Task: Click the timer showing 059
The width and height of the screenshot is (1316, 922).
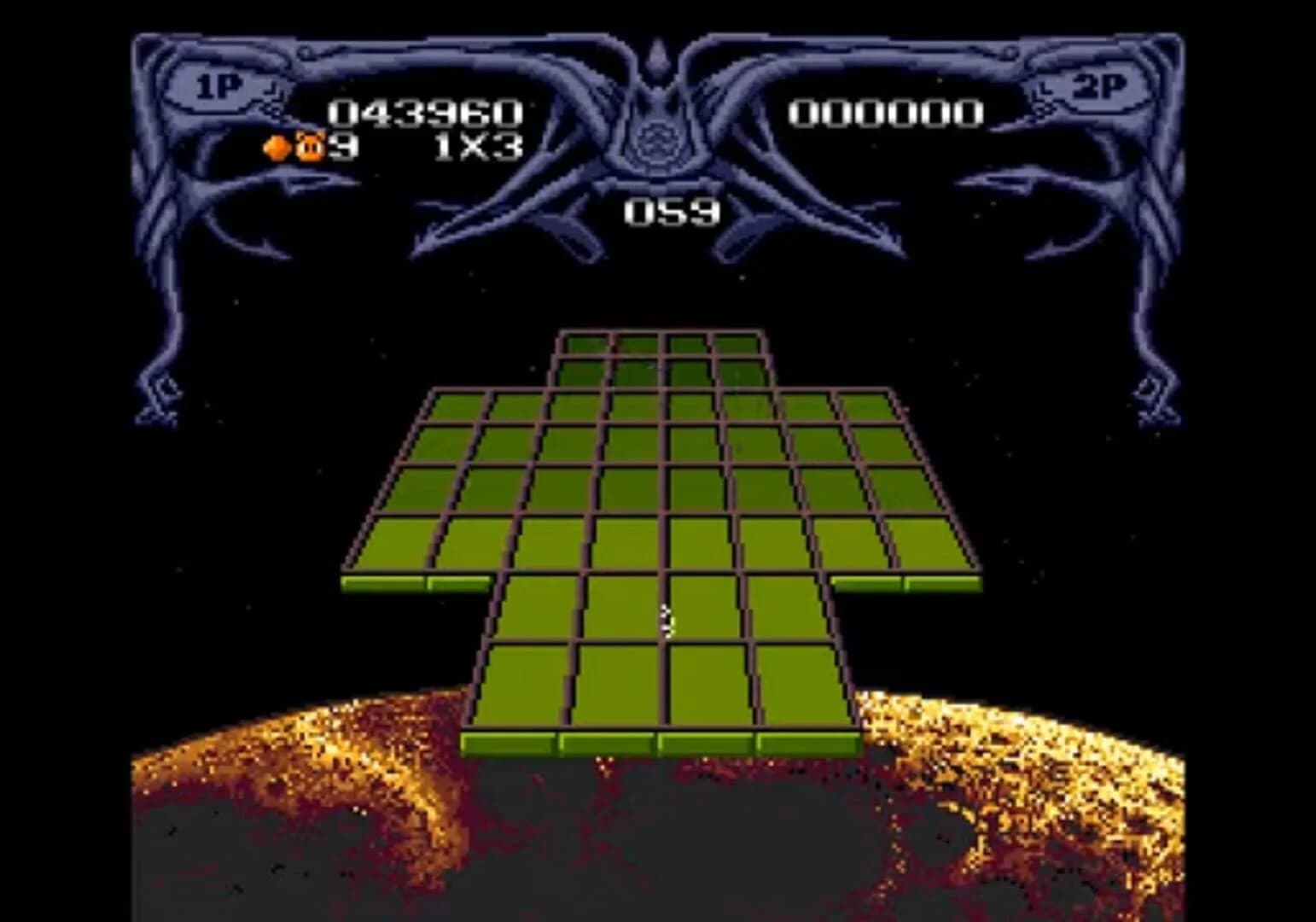Action: (672, 210)
